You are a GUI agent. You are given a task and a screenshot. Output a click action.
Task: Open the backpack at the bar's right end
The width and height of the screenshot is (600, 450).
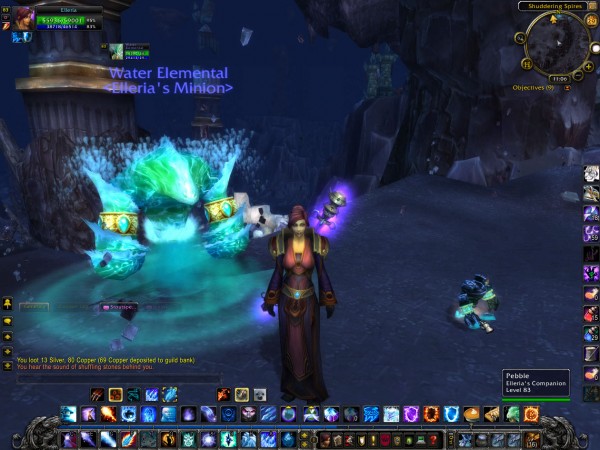click(x=531, y=438)
